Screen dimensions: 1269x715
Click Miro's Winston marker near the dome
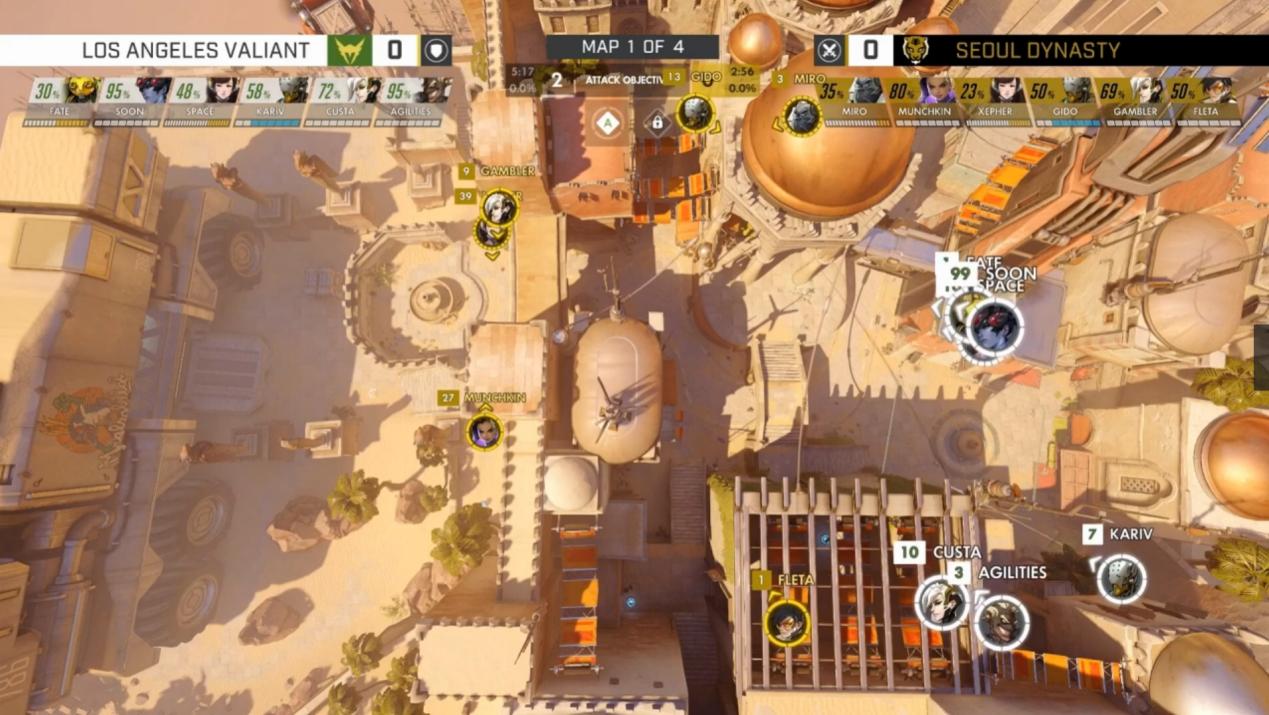[x=801, y=117]
